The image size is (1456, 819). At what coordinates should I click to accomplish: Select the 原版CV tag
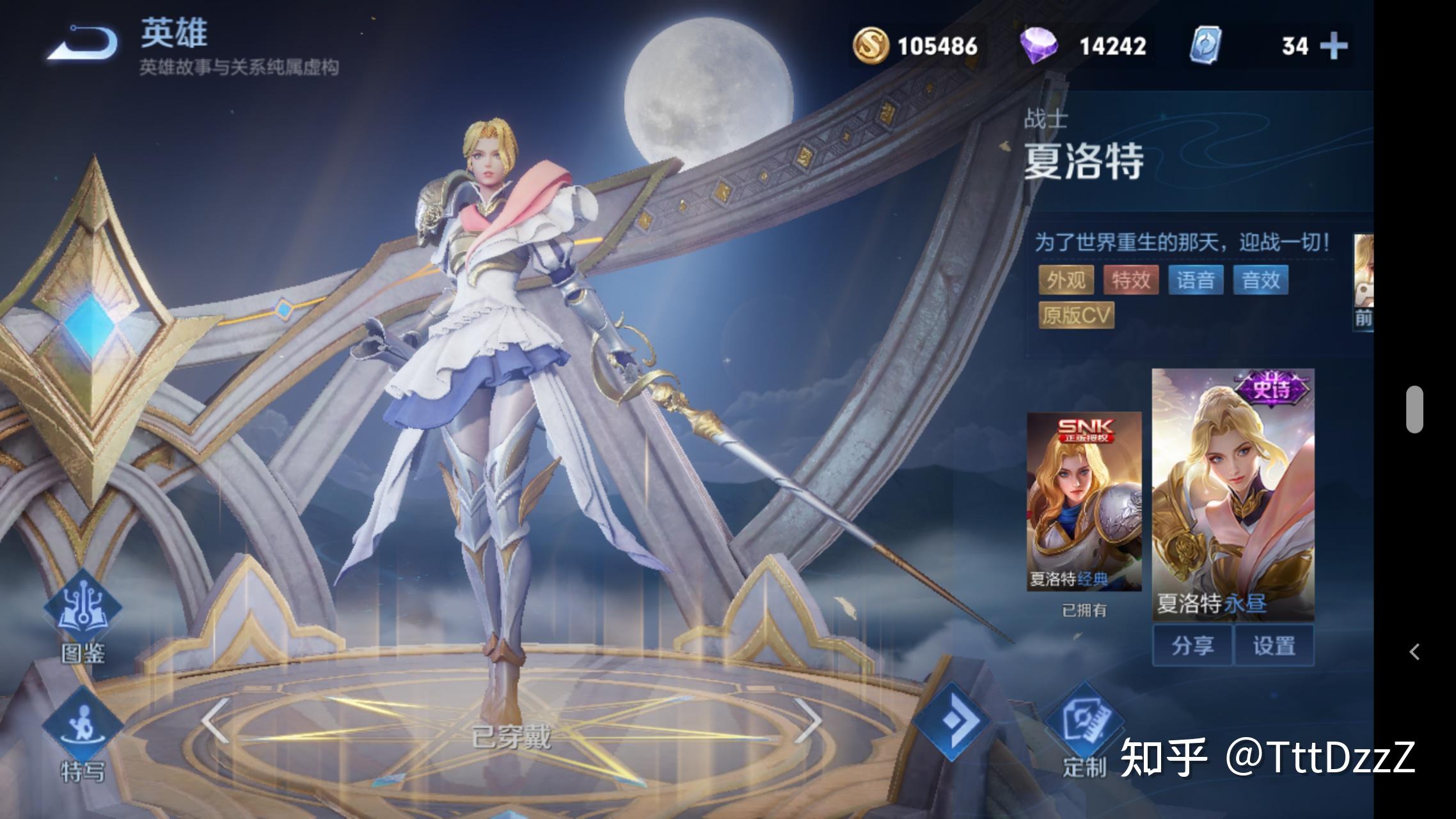[1076, 315]
